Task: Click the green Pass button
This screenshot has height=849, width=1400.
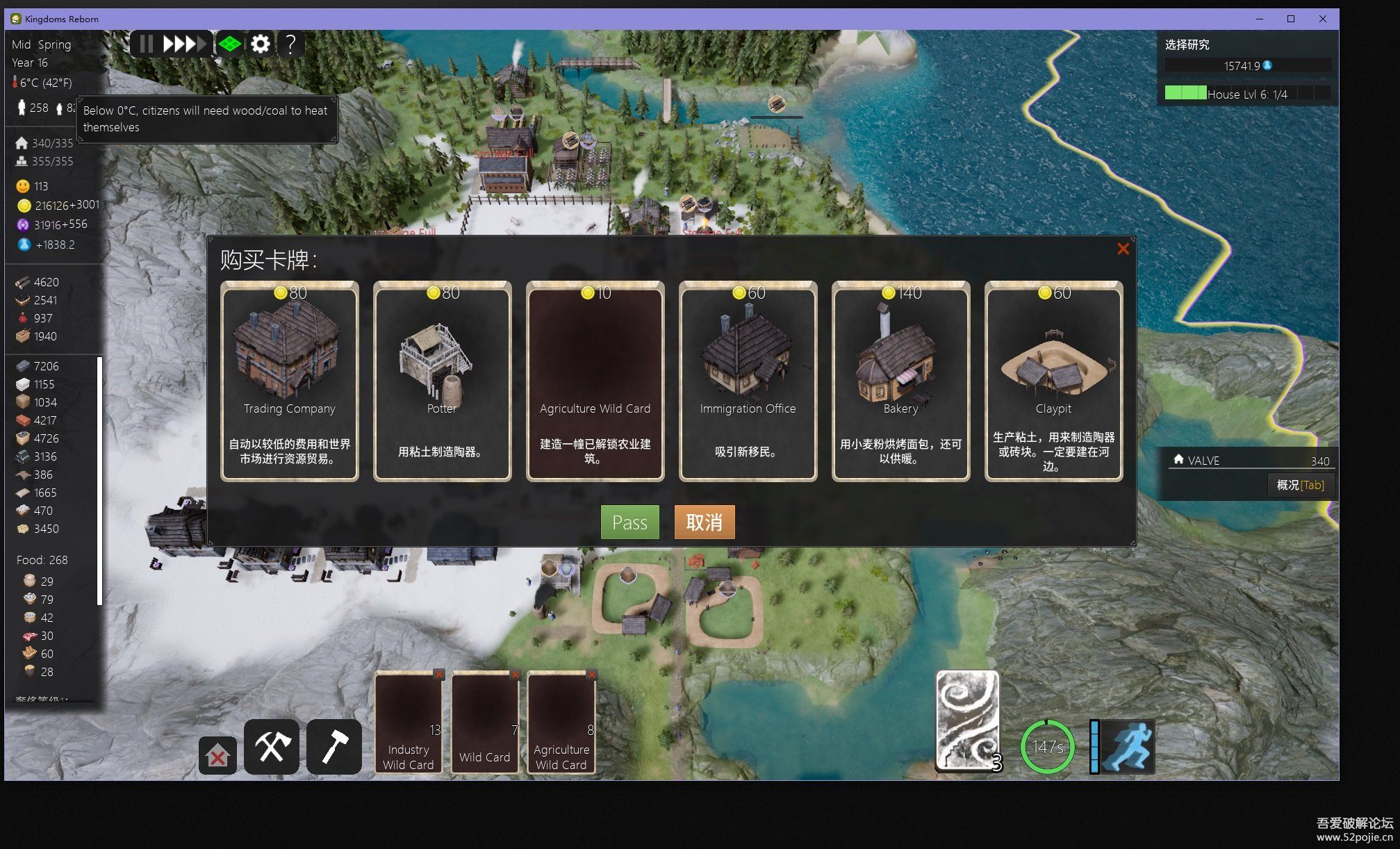Action: coord(629,522)
